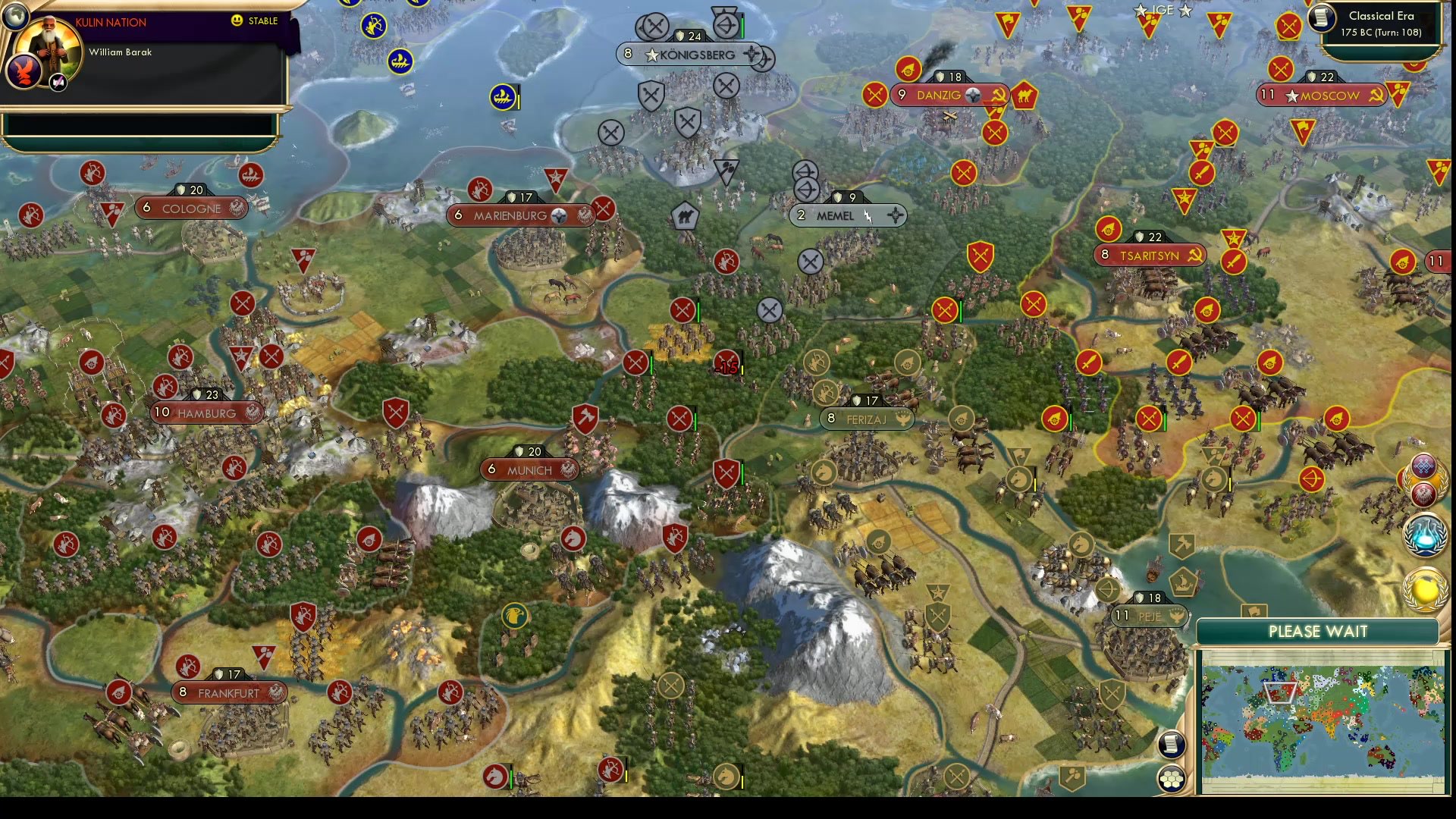Open the Social Policies screen
1456x819 pixels.
(1423, 465)
